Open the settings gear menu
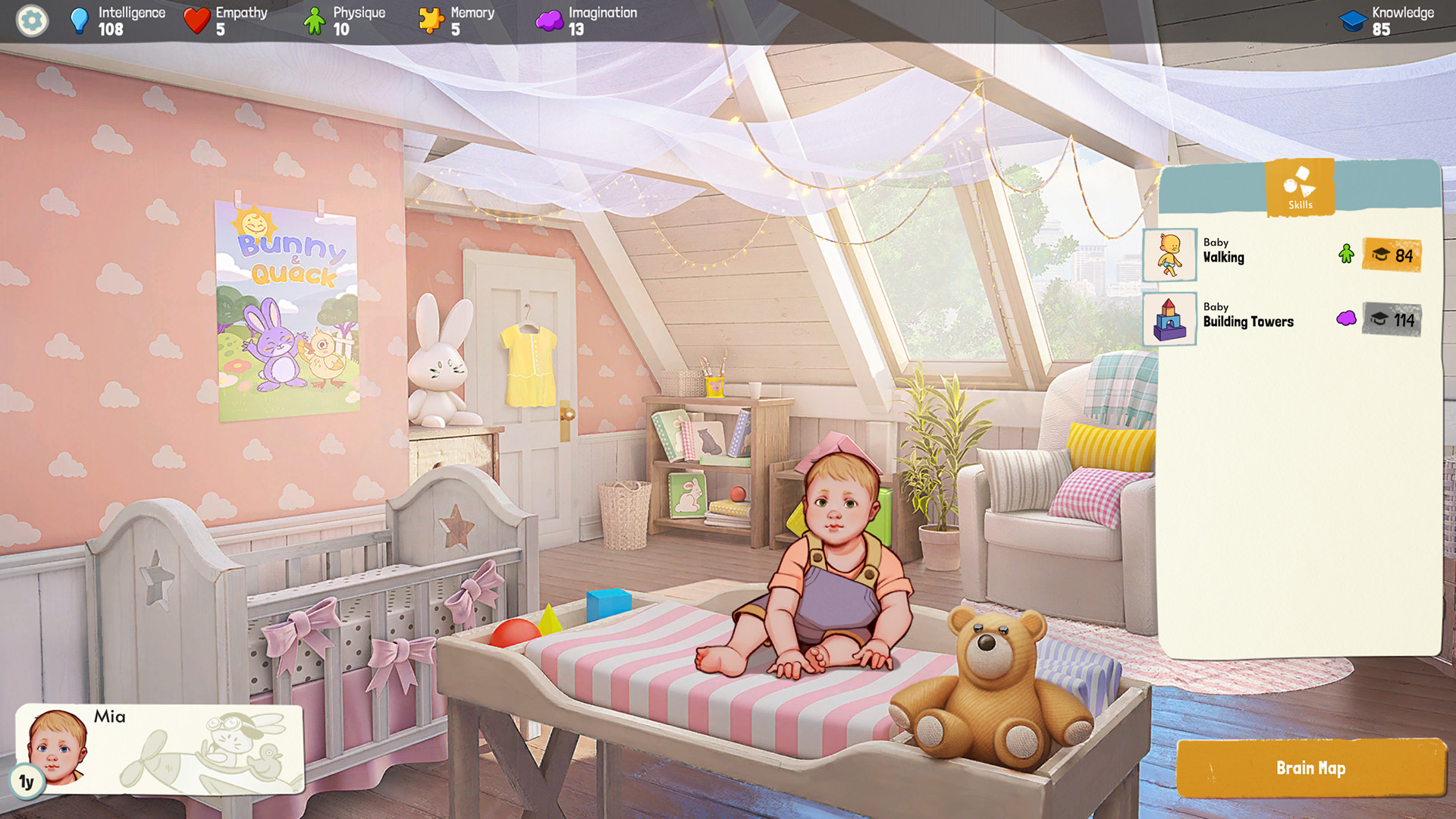The image size is (1456, 819). 32,20
